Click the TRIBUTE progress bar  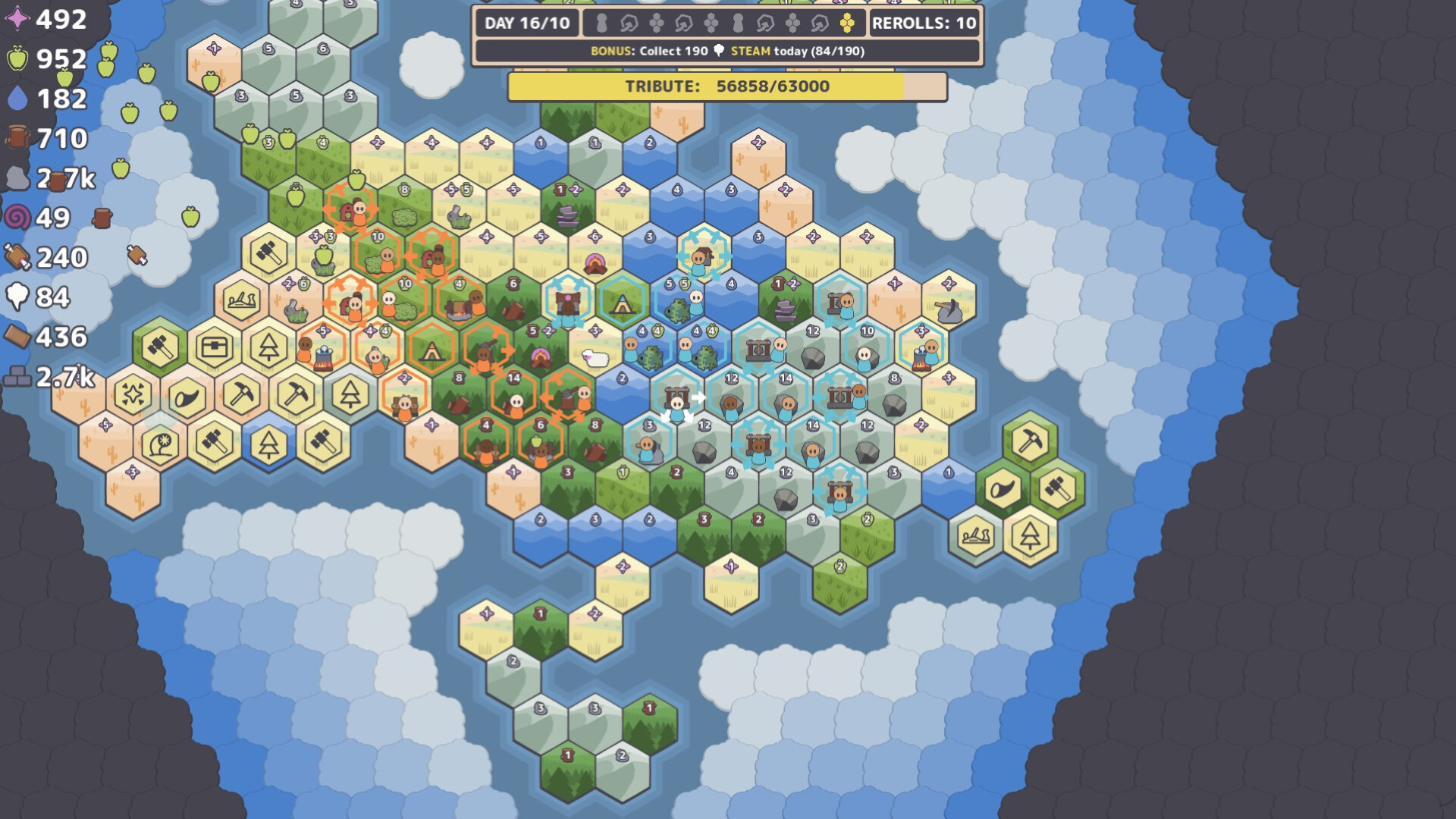click(728, 86)
